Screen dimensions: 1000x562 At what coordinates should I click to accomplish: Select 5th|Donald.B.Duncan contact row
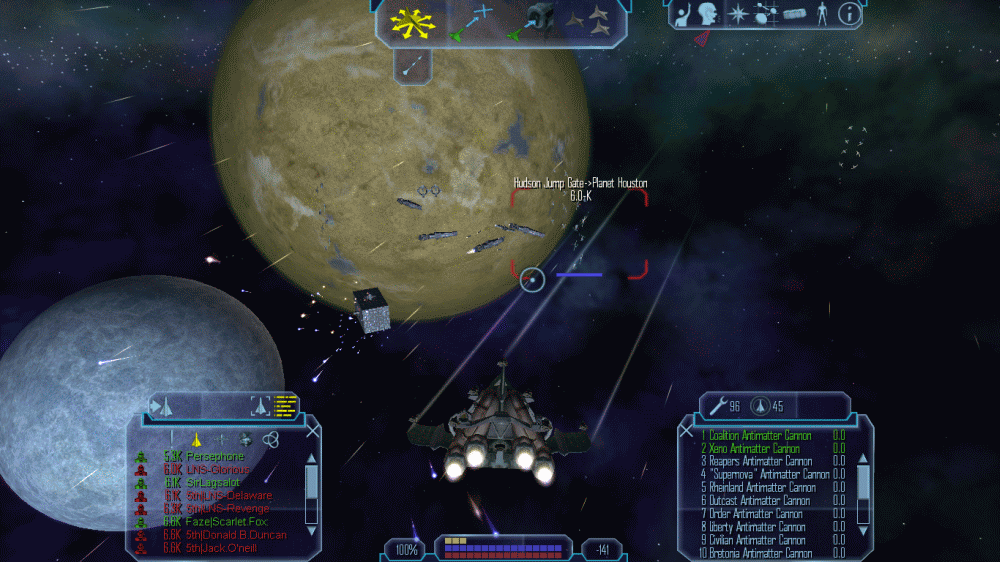pos(236,535)
